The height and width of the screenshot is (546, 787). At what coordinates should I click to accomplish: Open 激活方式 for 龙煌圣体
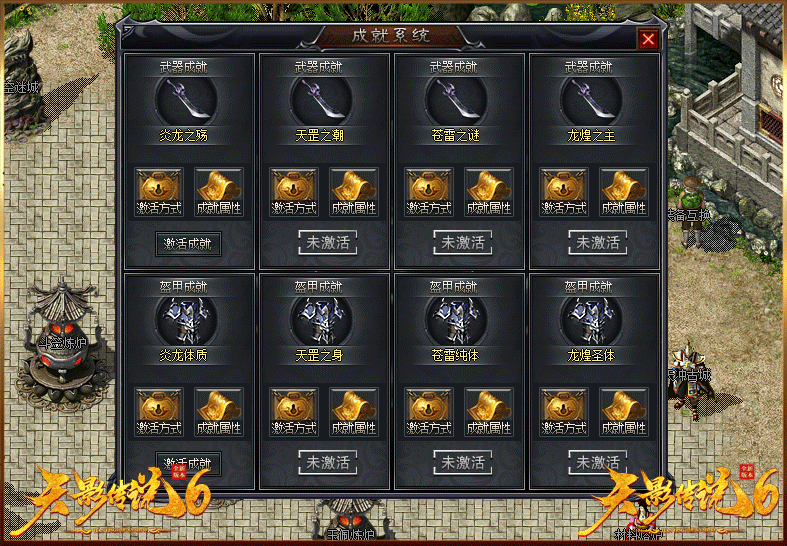point(565,411)
